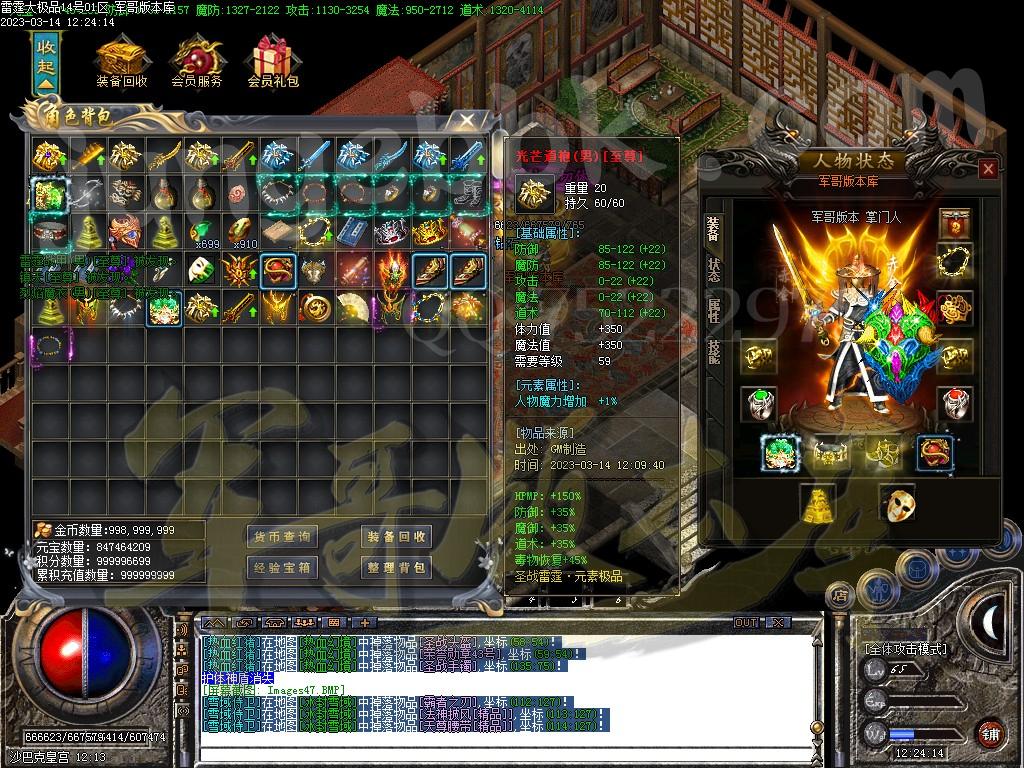
Task: Collapse the top menu with 收起 button
Action: (x=46, y=64)
